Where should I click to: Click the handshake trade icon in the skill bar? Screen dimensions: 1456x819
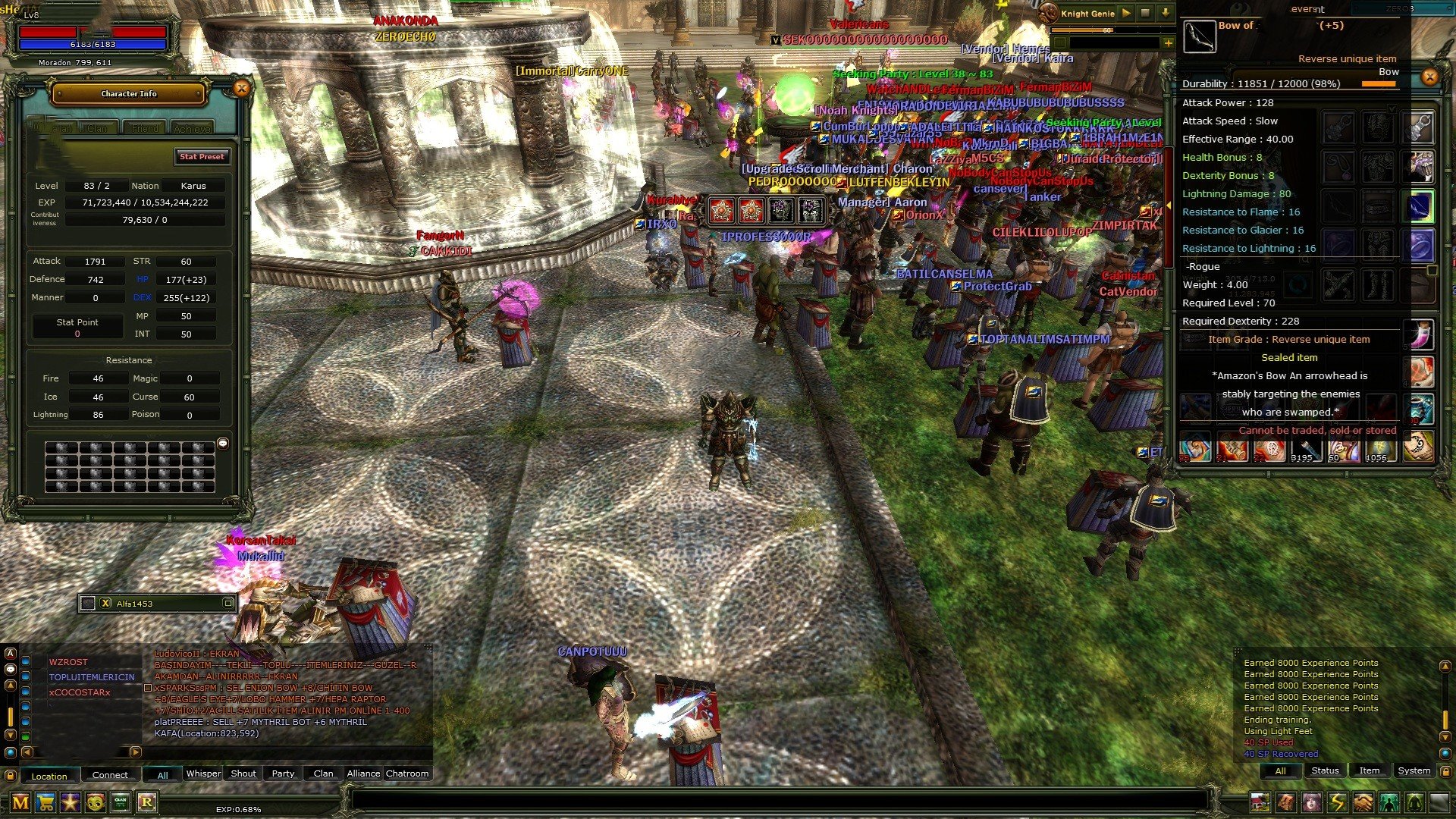tap(1363, 802)
